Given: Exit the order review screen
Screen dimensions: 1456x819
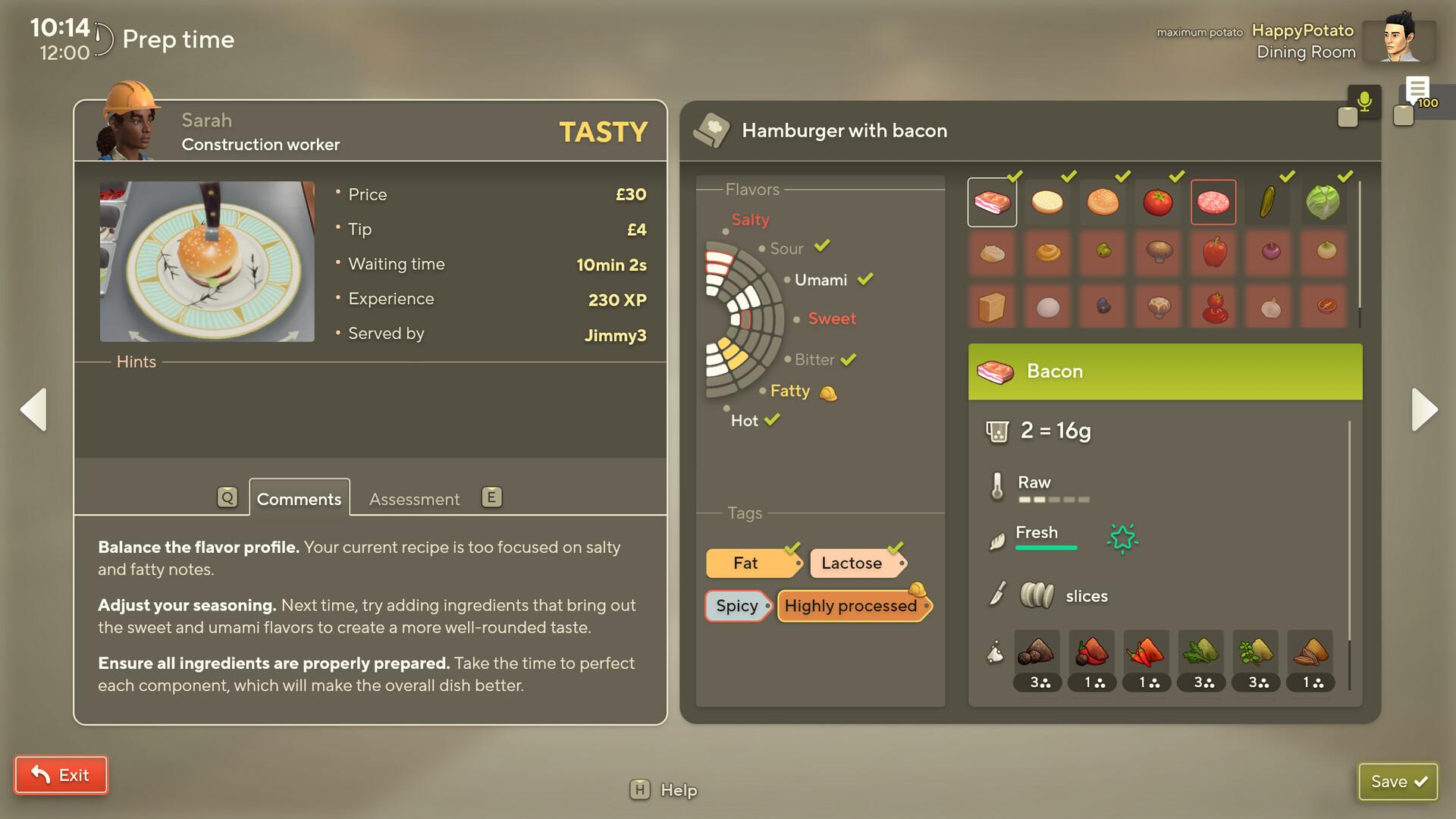Looking at the screenshot, I should pyautogui.click(x=61, y=775).
